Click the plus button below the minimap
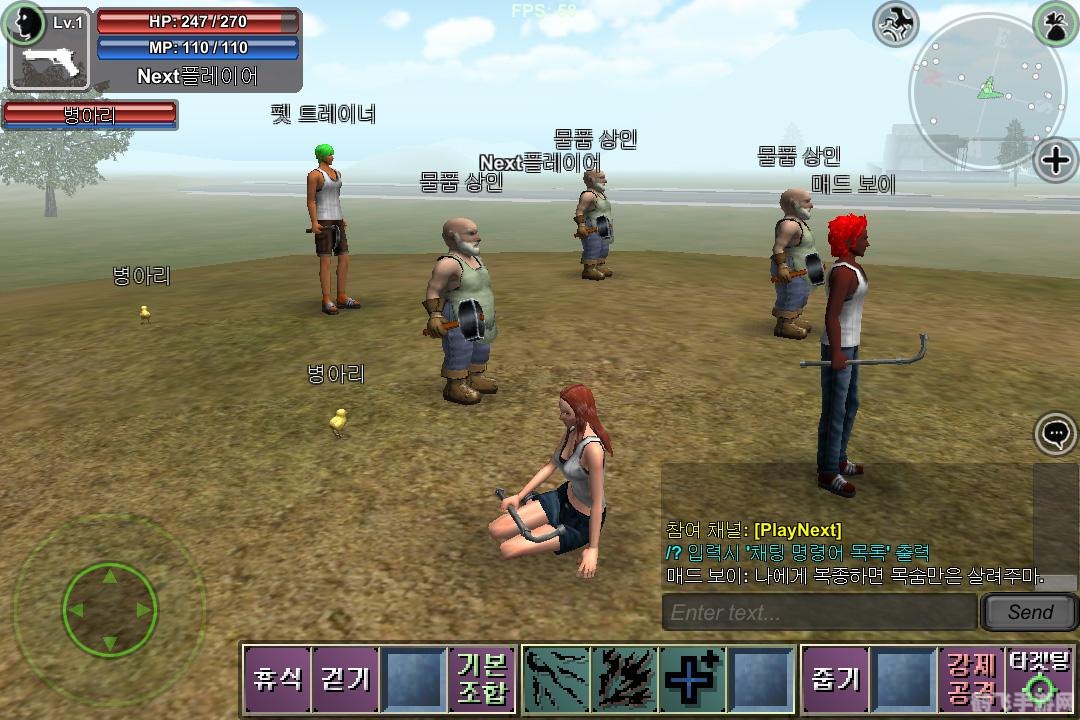This screenshot has width=1080, height=720. 1056,160
